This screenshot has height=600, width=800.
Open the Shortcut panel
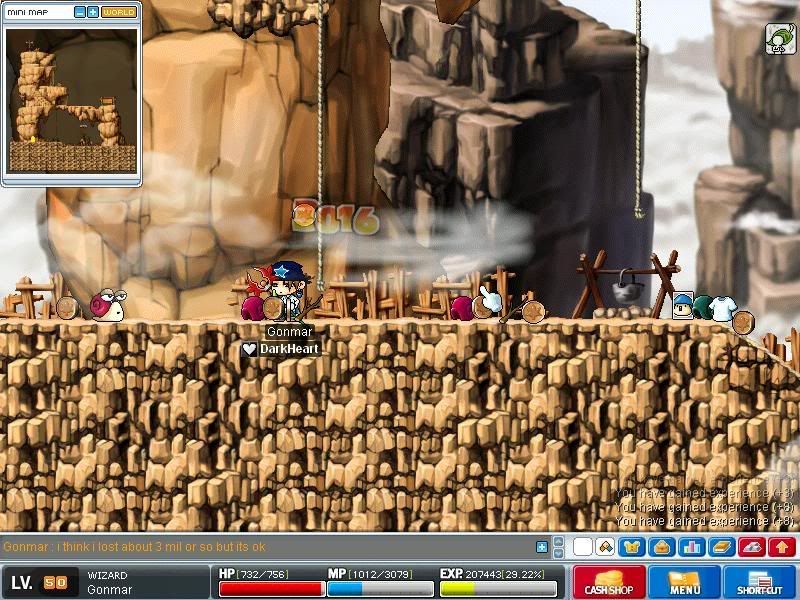(x=760, y=581)
